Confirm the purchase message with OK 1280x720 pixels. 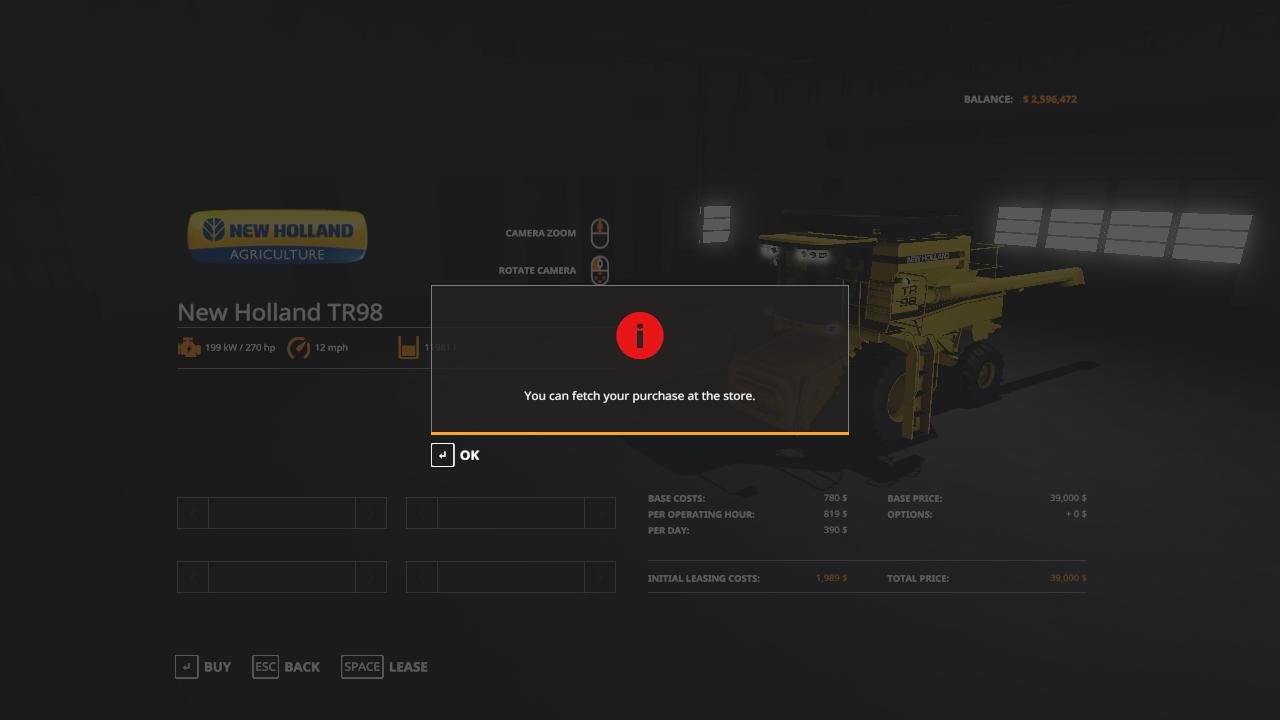pyautogui.click(x=456, y=455)
